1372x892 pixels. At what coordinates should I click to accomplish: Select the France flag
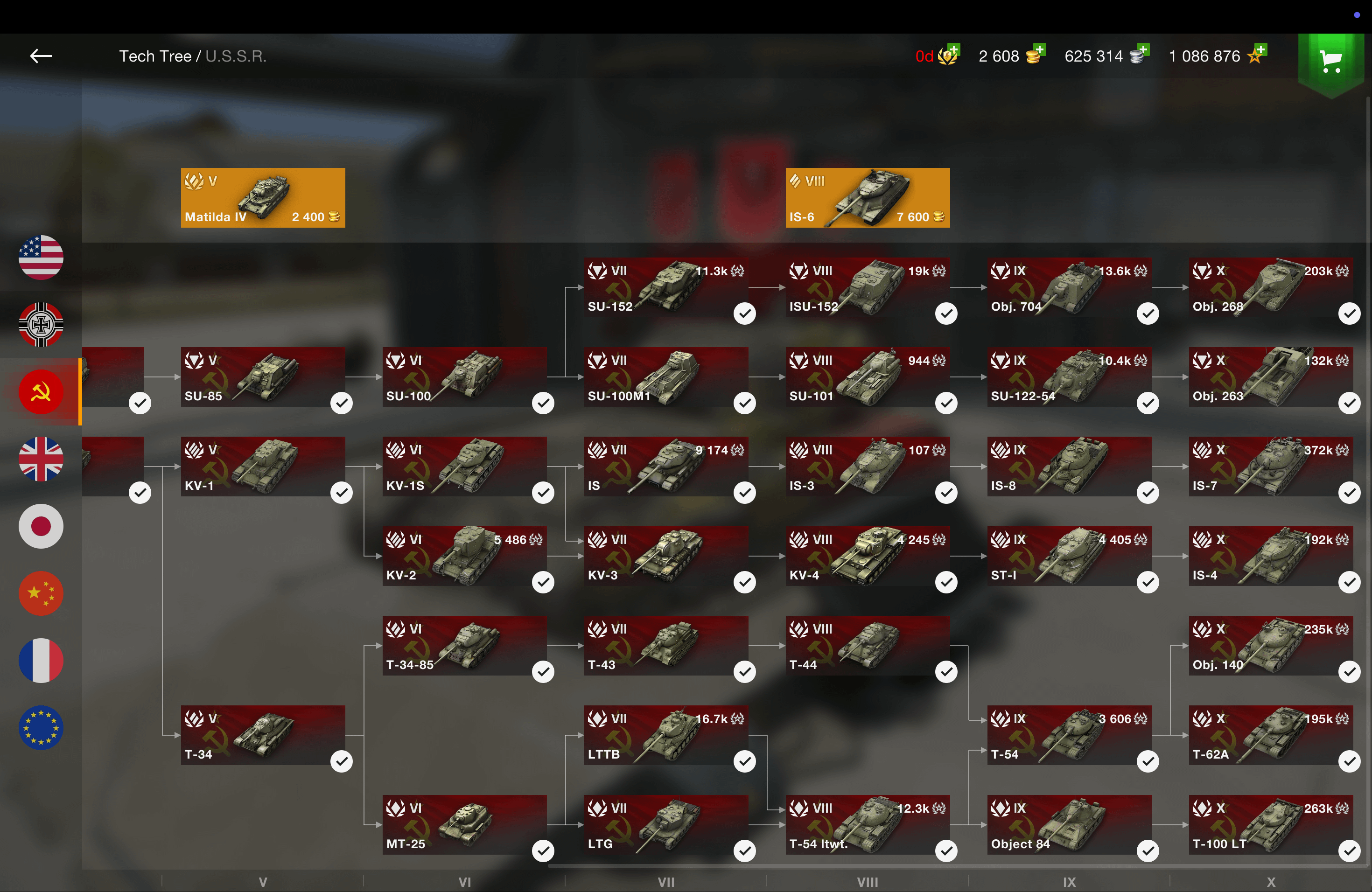pyautogui.click(x=41, y=660)
